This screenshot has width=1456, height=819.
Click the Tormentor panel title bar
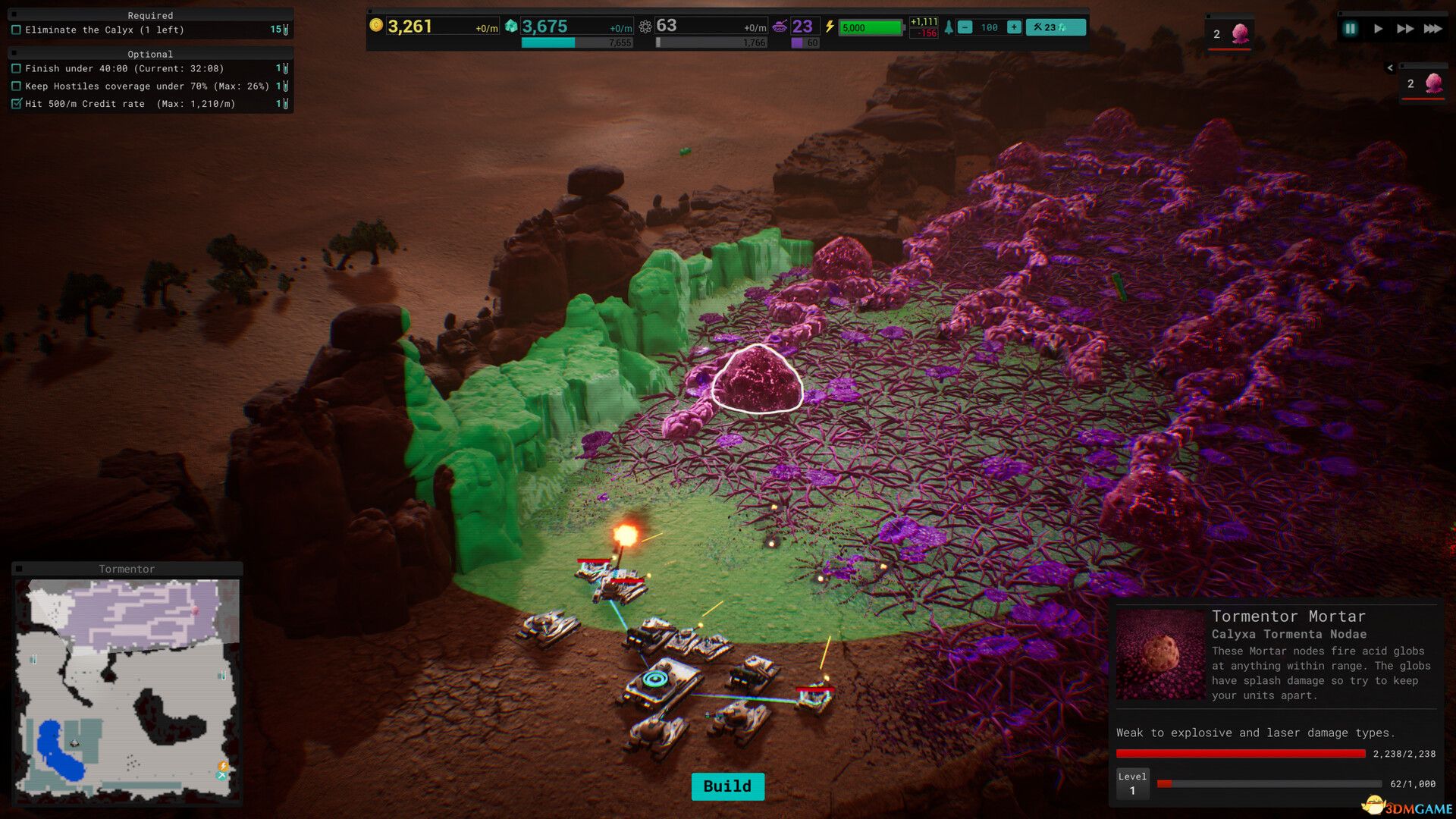pos(127,569)
